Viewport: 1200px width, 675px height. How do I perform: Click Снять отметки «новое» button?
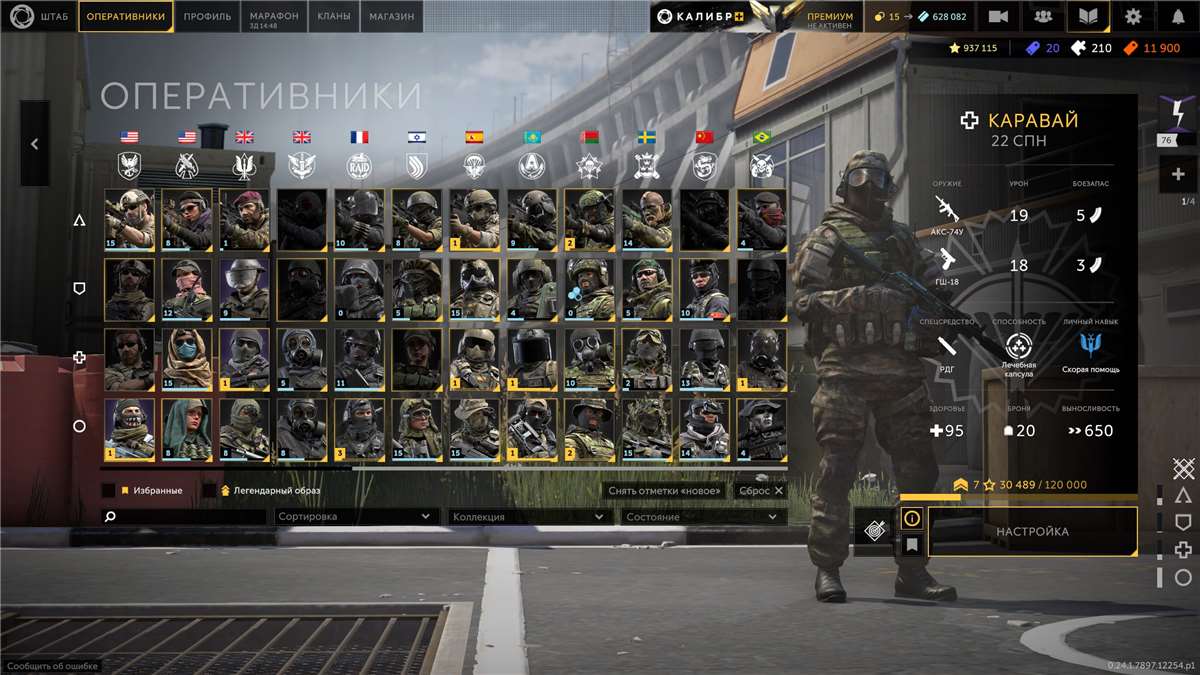pos(666,491)
